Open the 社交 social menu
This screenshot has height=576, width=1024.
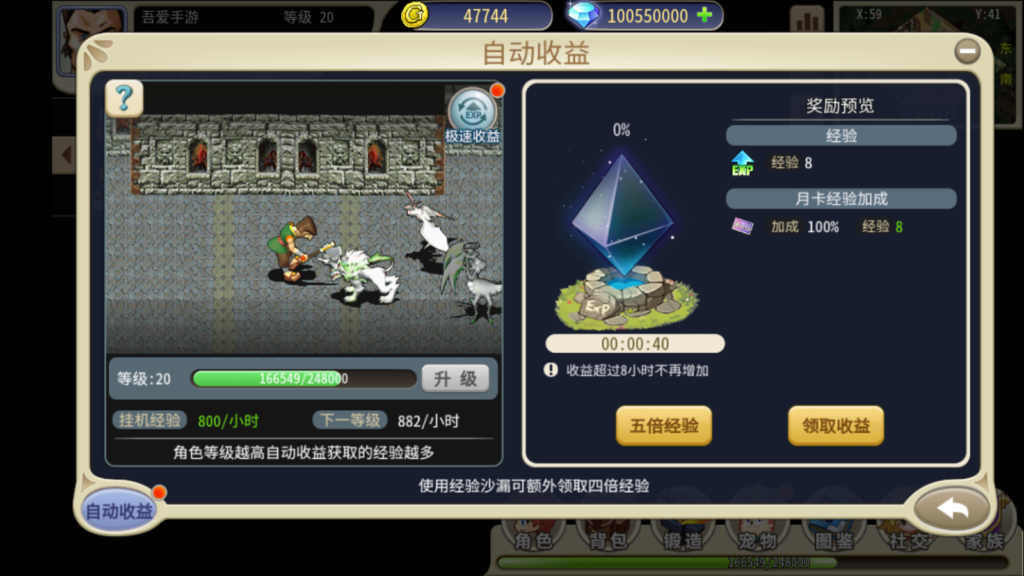tap(906, 538)
